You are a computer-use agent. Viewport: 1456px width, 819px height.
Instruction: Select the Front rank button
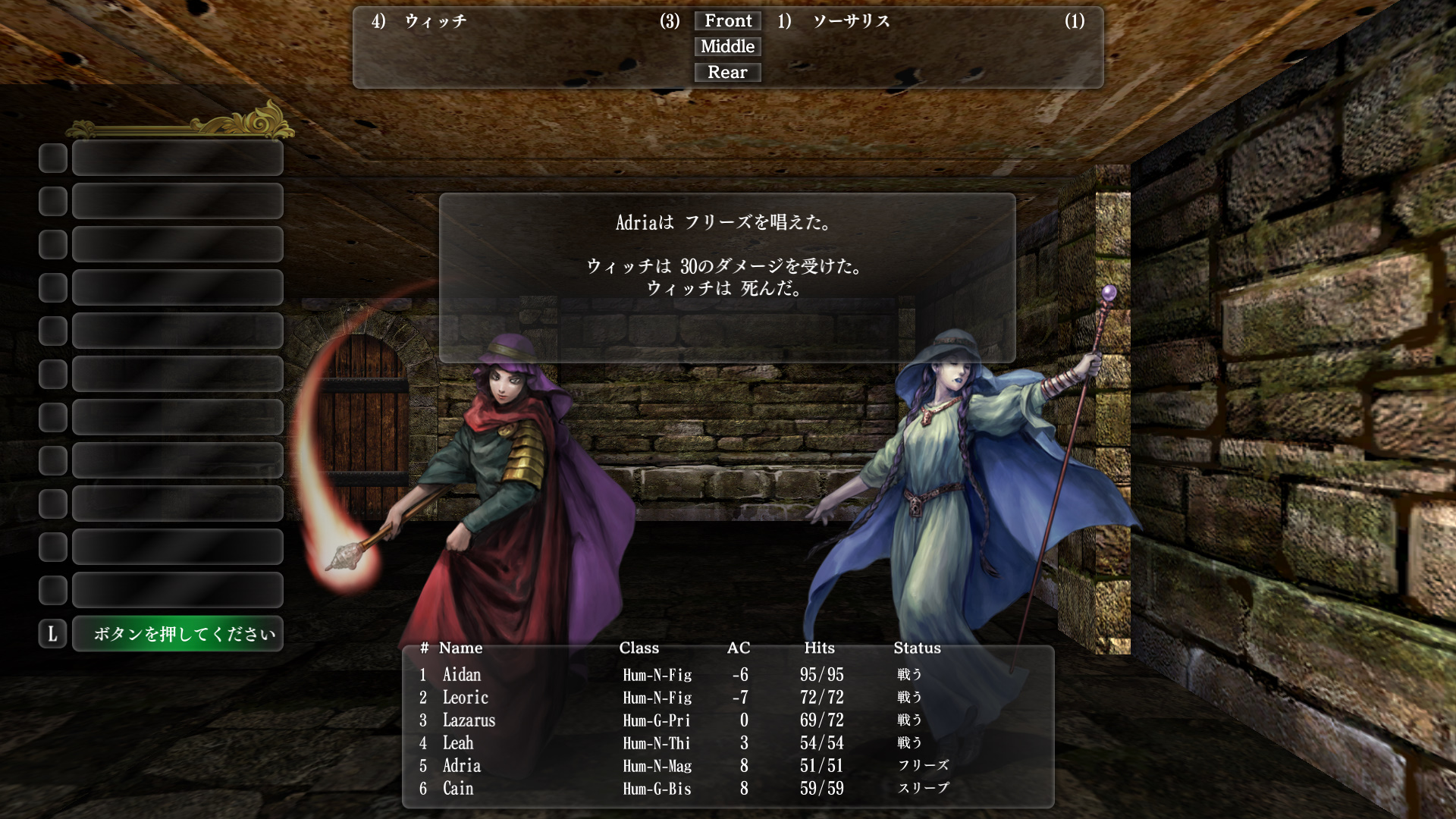click(x=727, y=20)
